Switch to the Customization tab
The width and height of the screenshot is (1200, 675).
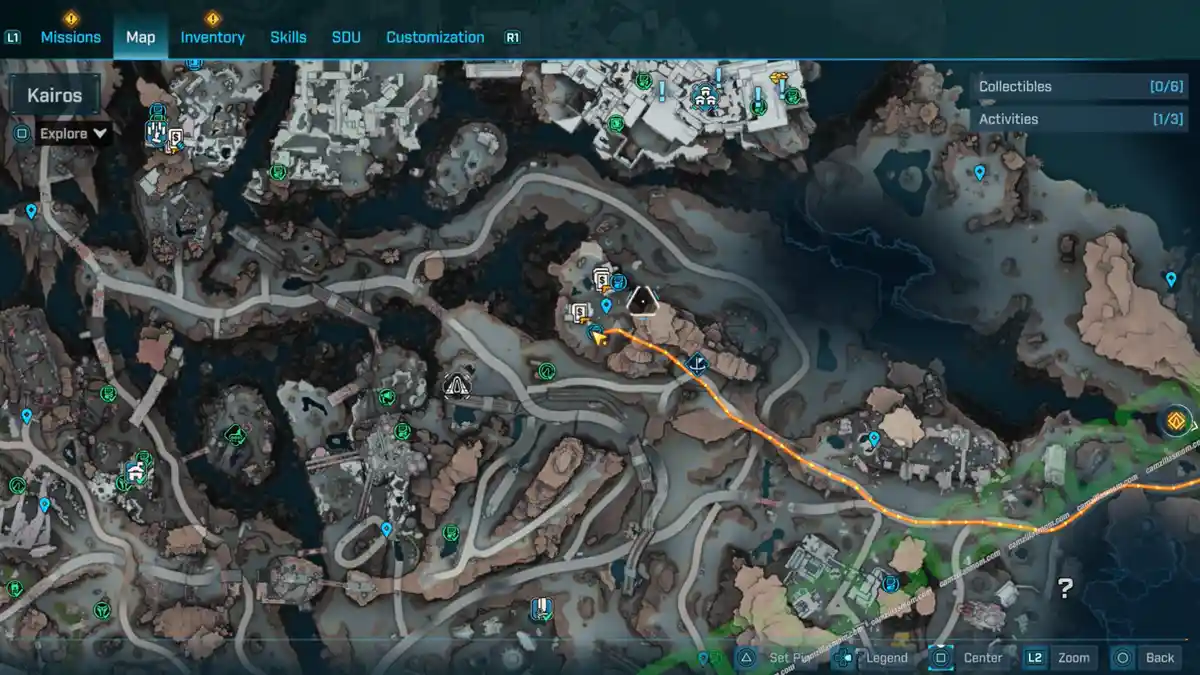[x=435, y=37]
